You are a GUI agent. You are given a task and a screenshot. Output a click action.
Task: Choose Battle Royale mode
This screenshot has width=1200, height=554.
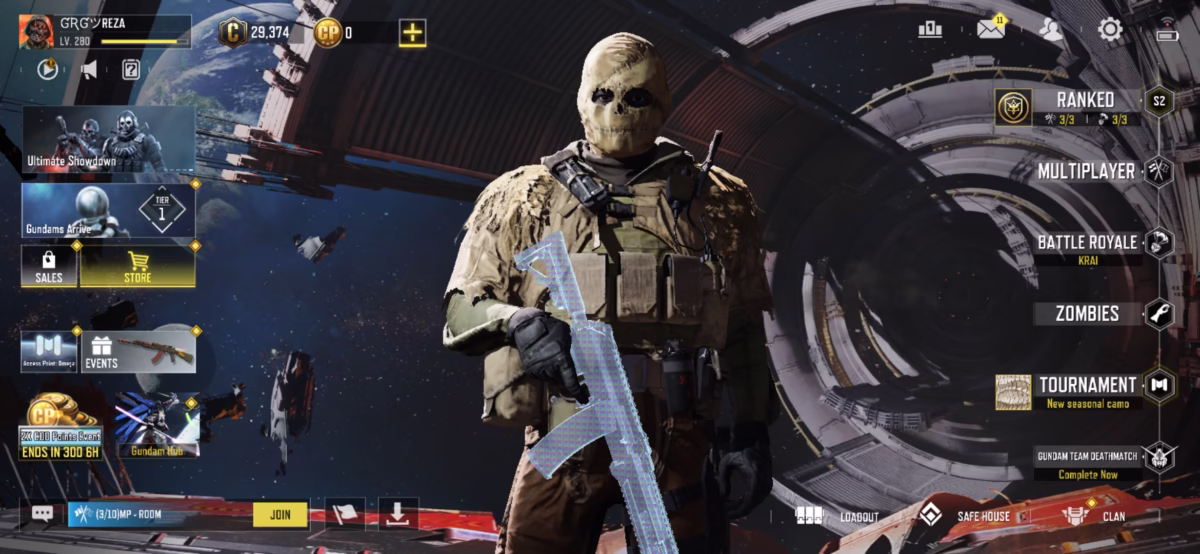1087,243
